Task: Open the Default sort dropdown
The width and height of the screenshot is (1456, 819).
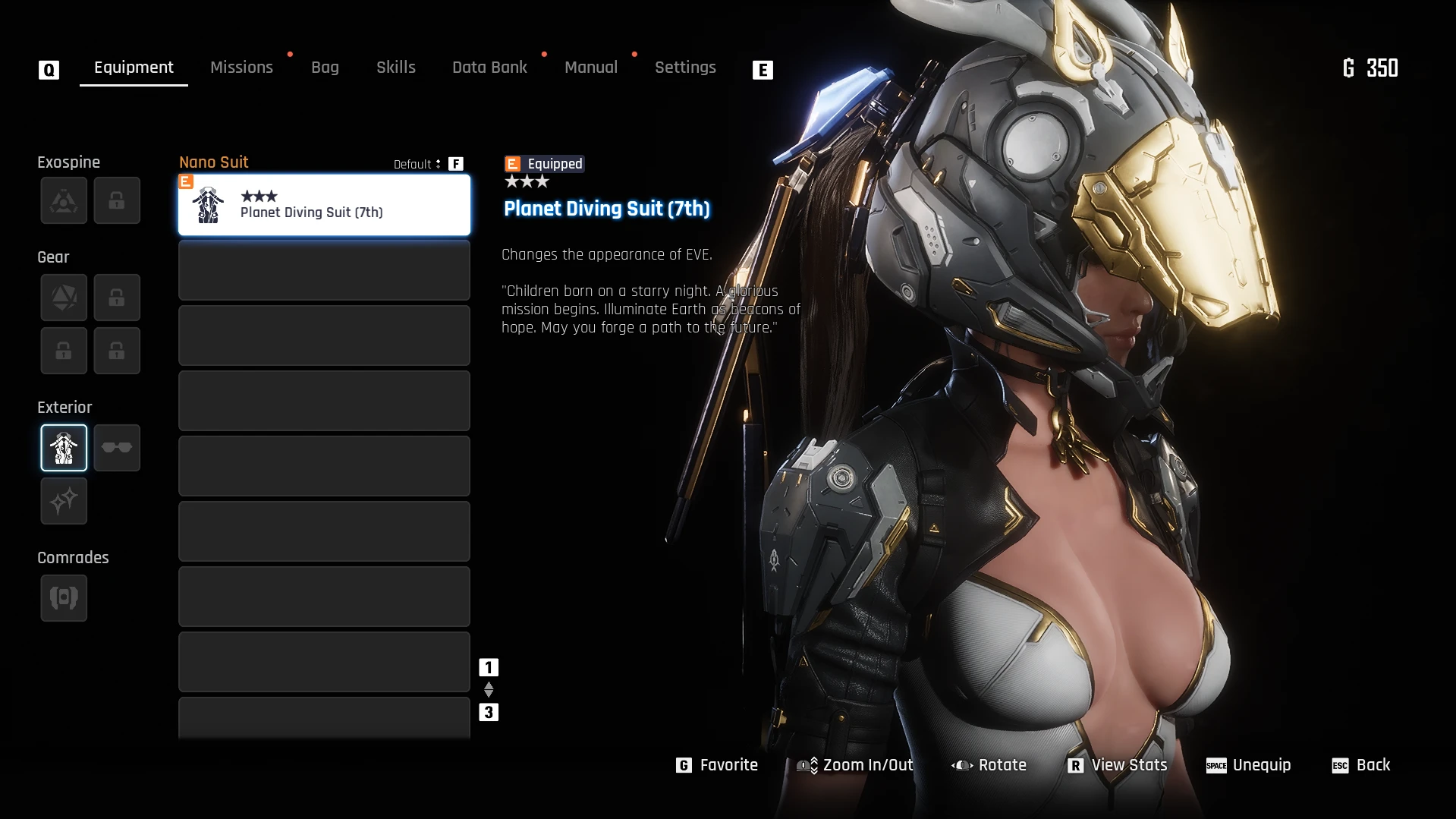Action: [417, 164]
